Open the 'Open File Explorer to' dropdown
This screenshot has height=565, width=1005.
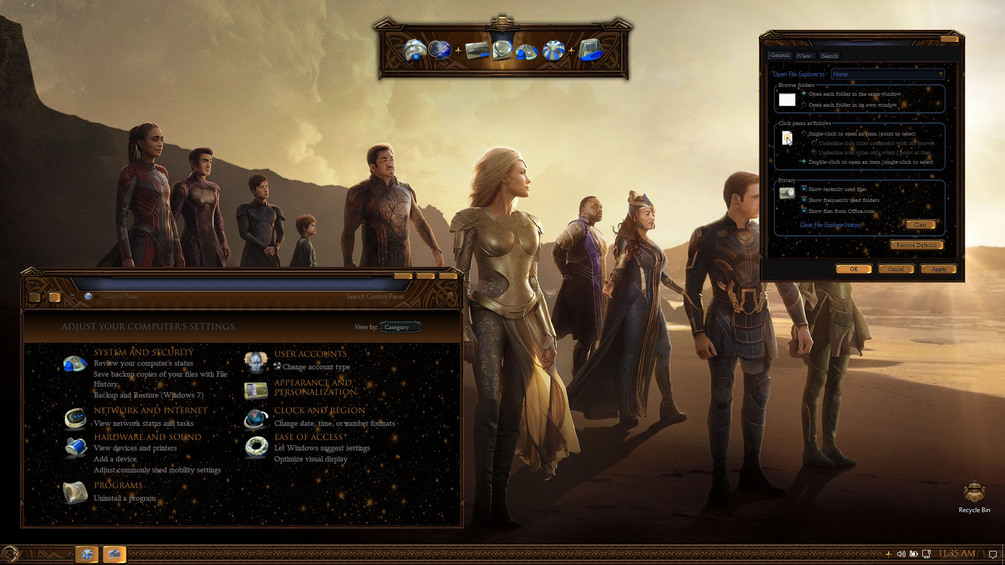pos(886,74)
